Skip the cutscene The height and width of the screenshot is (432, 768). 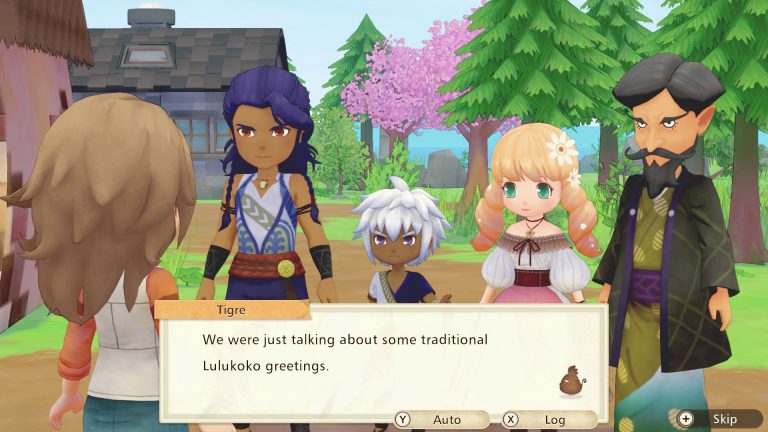click(715, 419)
